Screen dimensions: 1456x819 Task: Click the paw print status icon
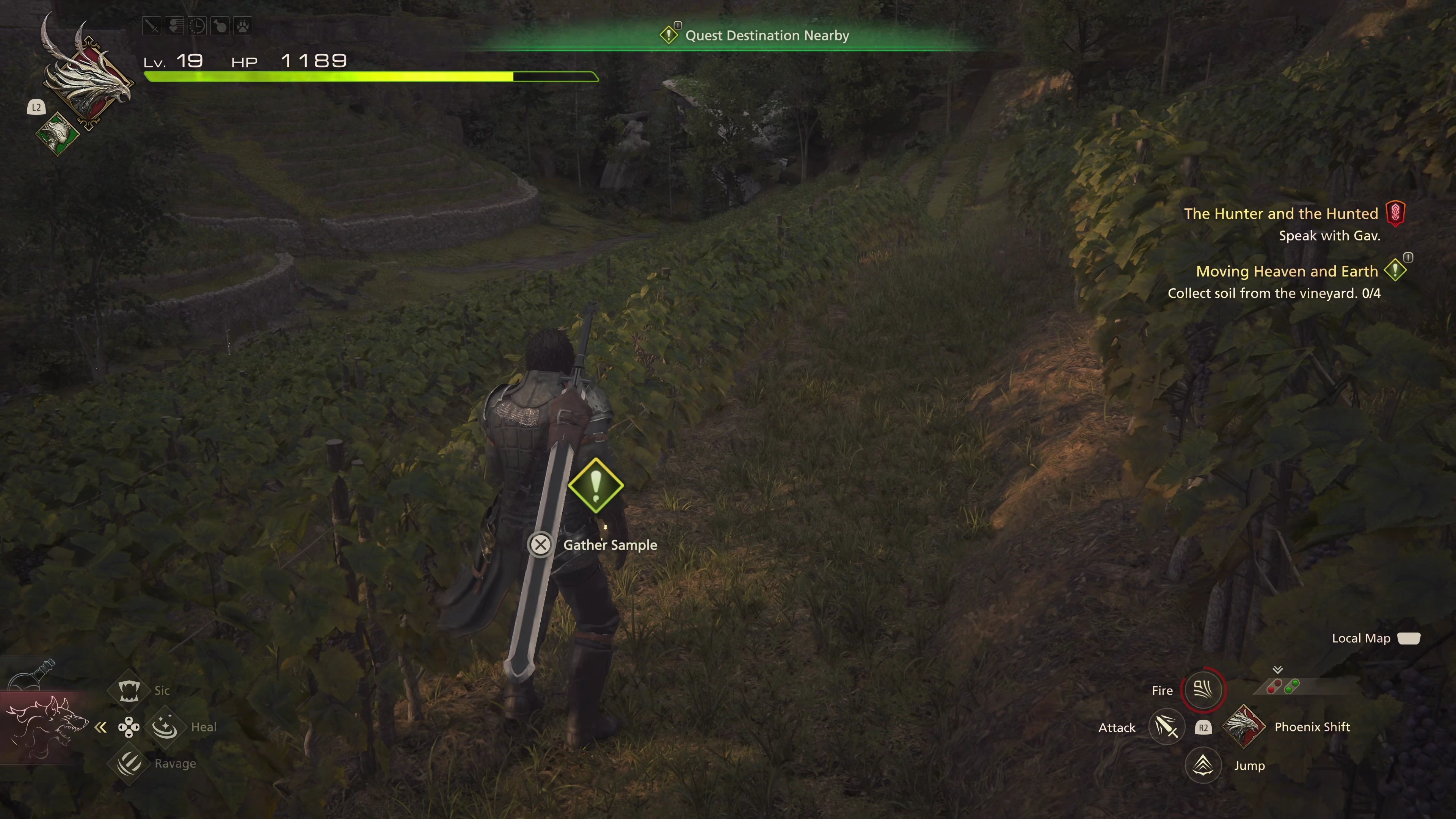click(x=243, y=26)
